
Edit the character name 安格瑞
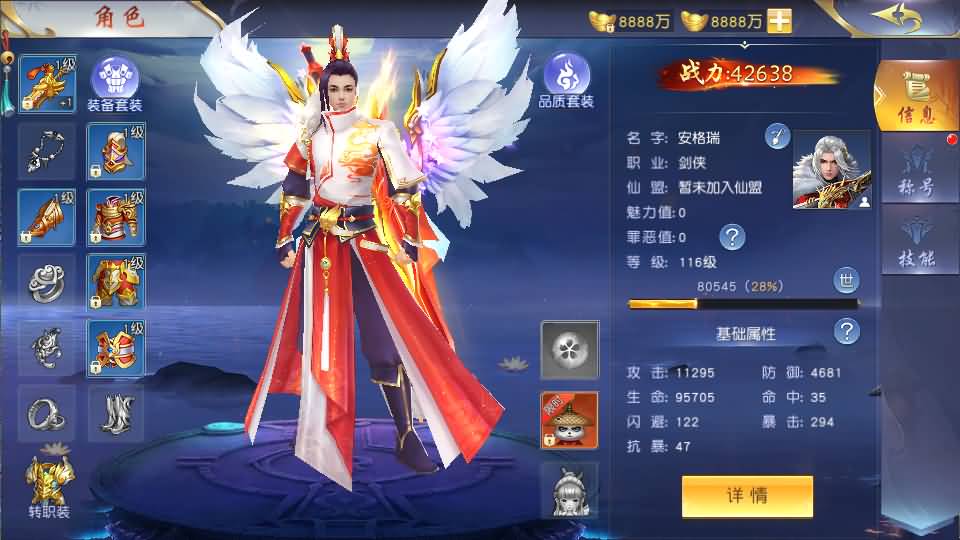coord(778,137)
